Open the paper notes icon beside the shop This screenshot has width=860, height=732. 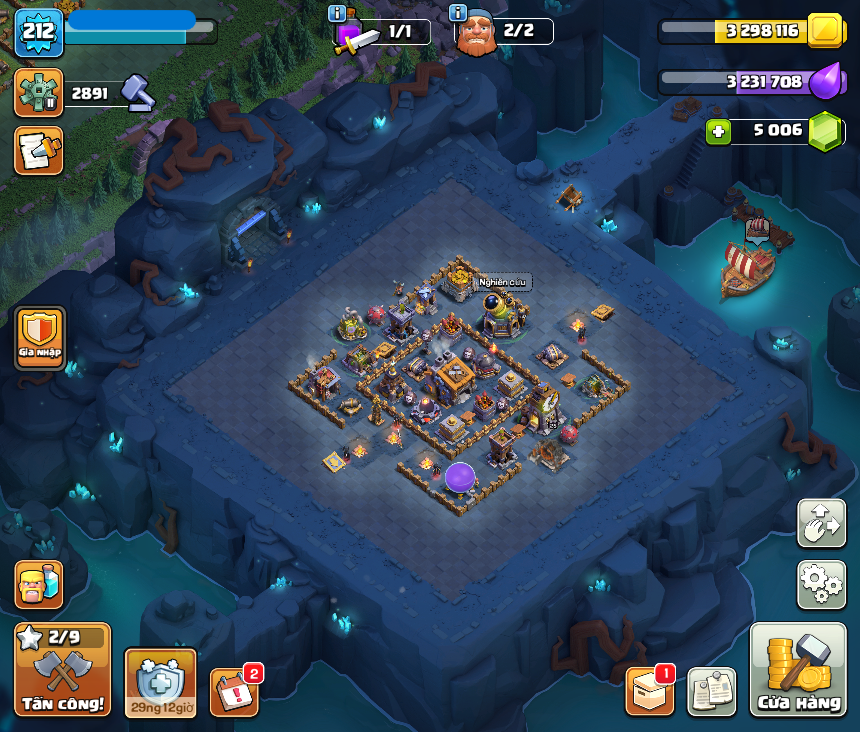click(x=712, y=691)
